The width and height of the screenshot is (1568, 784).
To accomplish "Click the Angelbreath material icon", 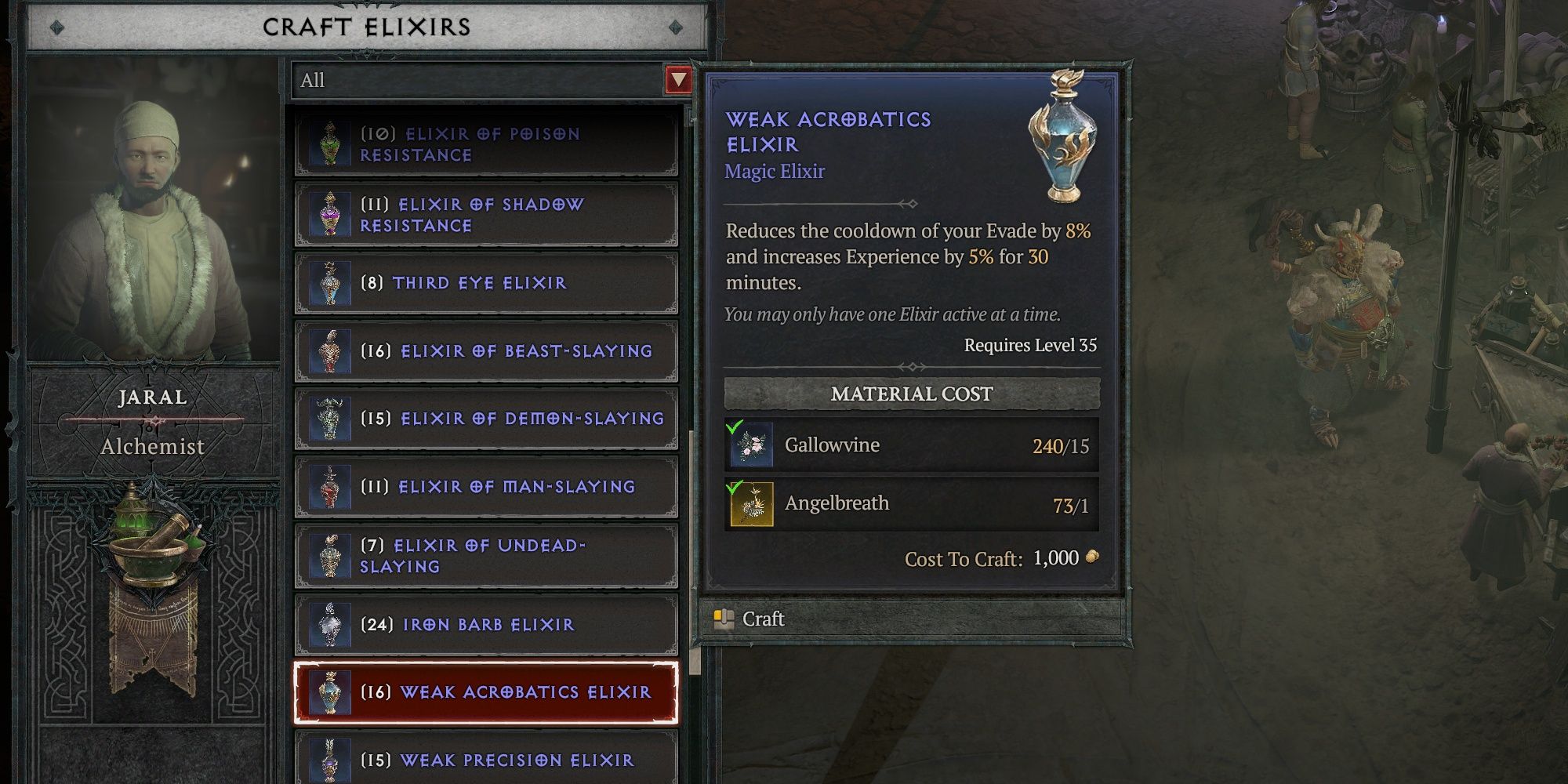I will point(750,503).
